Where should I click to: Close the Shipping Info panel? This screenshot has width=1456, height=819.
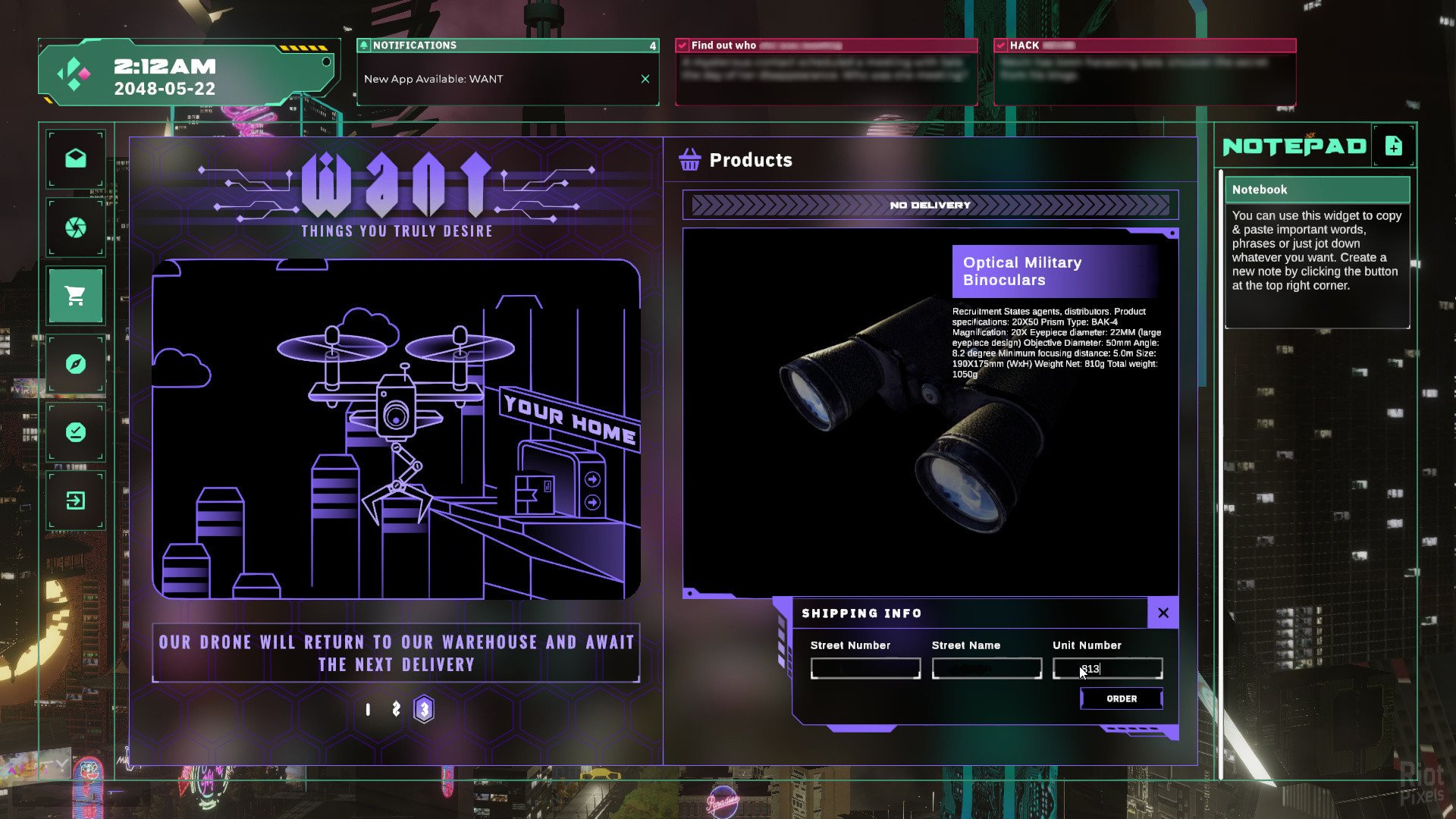(1163, 613)
